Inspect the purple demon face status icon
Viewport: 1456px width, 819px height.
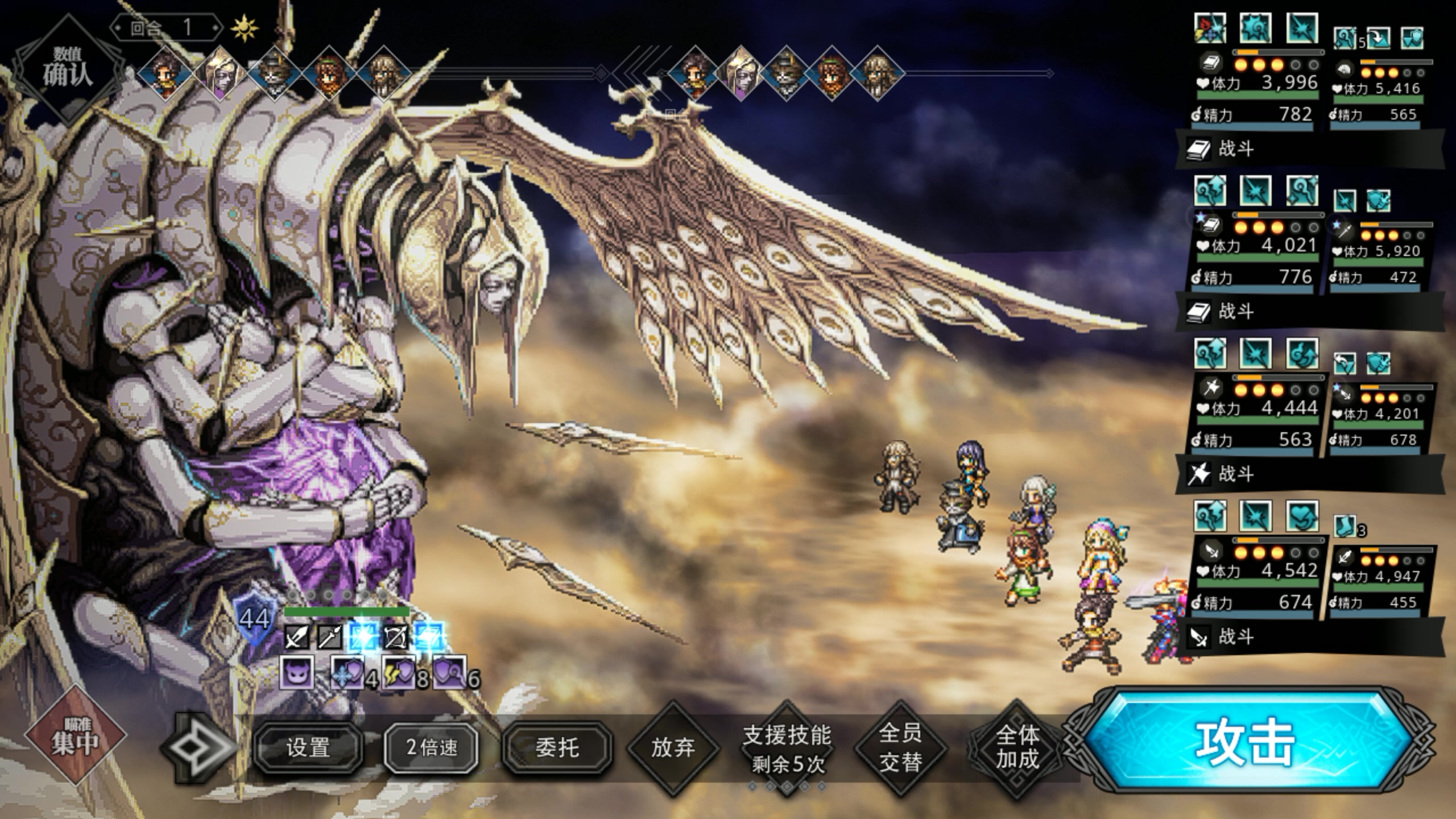[x=297, y=673]
